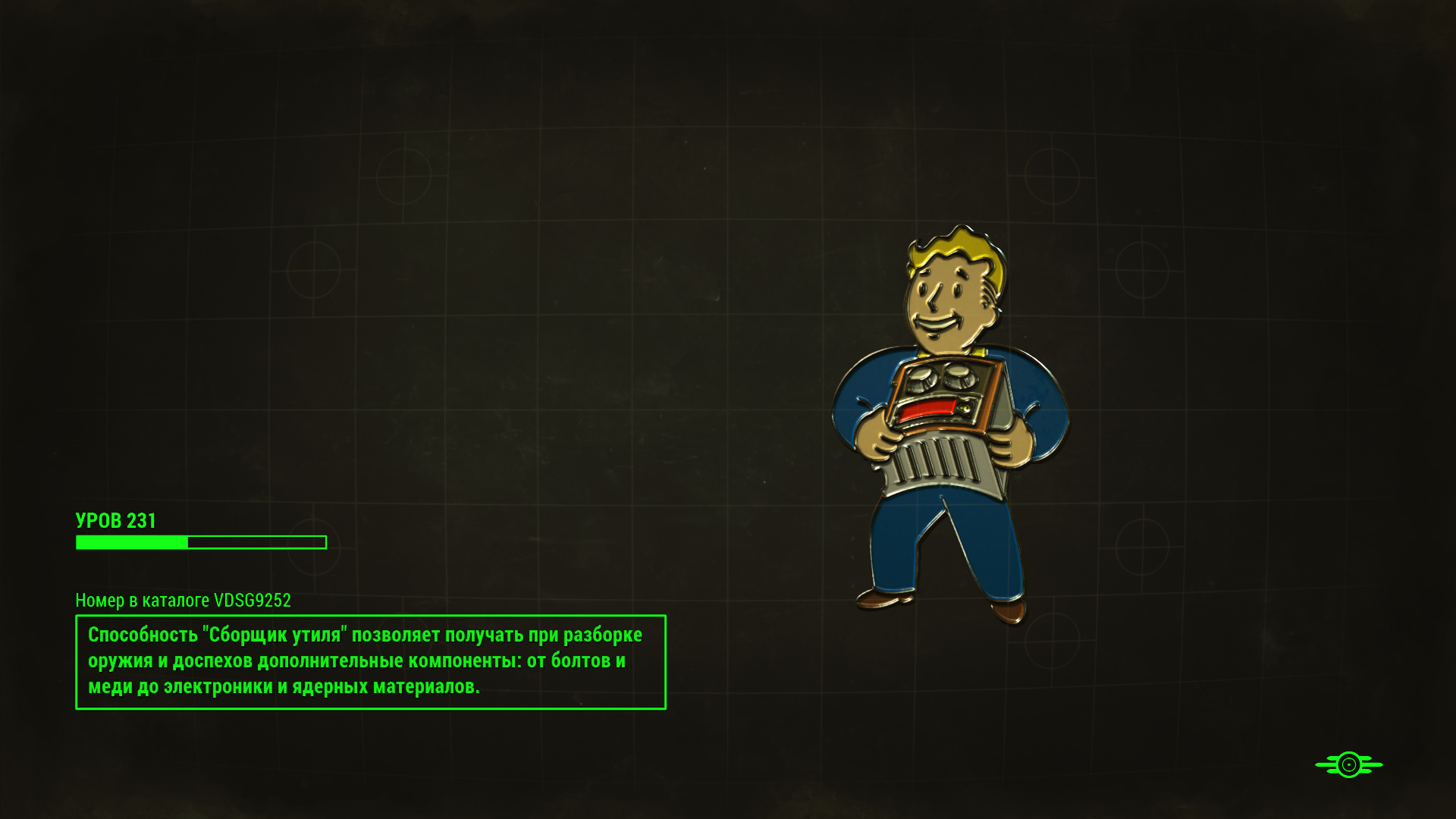
Task: Select the catalog number VDSG9252 text
Action: [x=182, y=600]
